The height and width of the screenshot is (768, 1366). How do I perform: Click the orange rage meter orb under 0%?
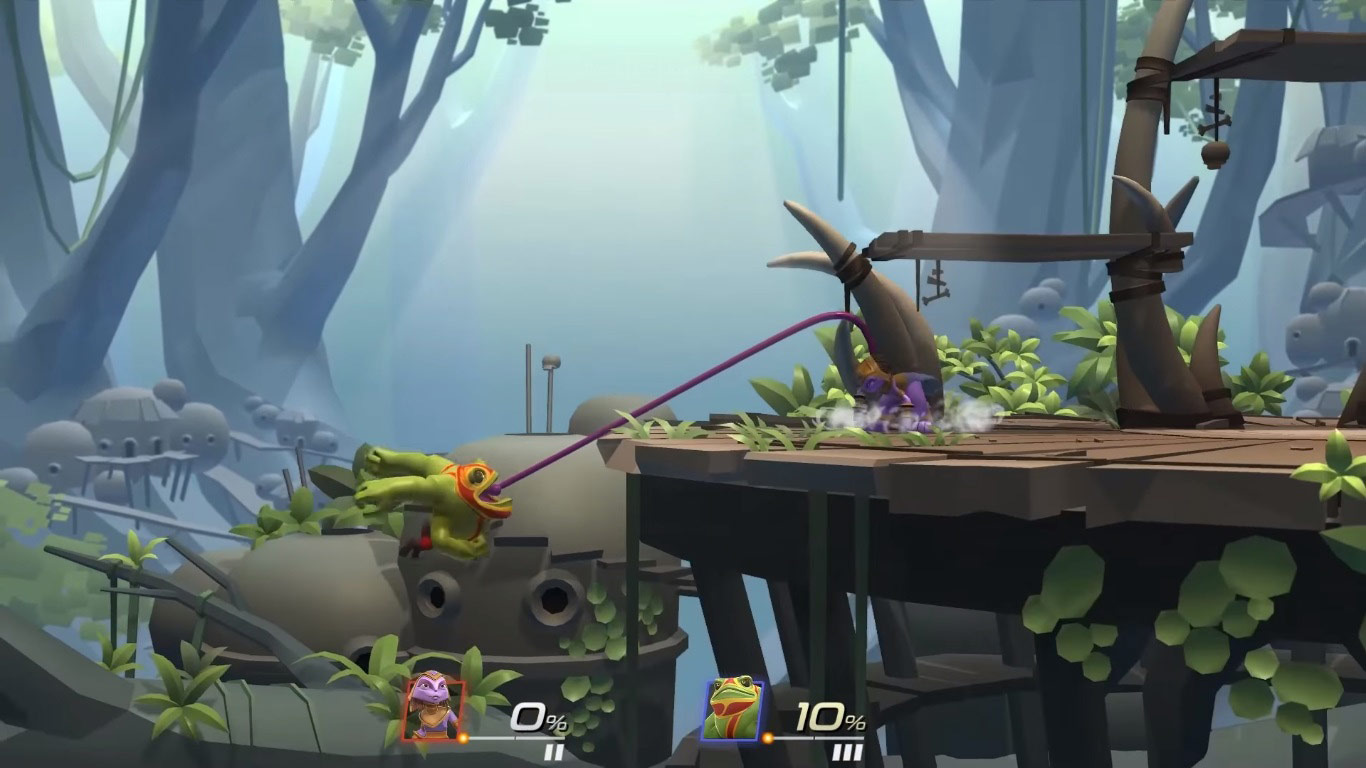click(x=462, y=738)
